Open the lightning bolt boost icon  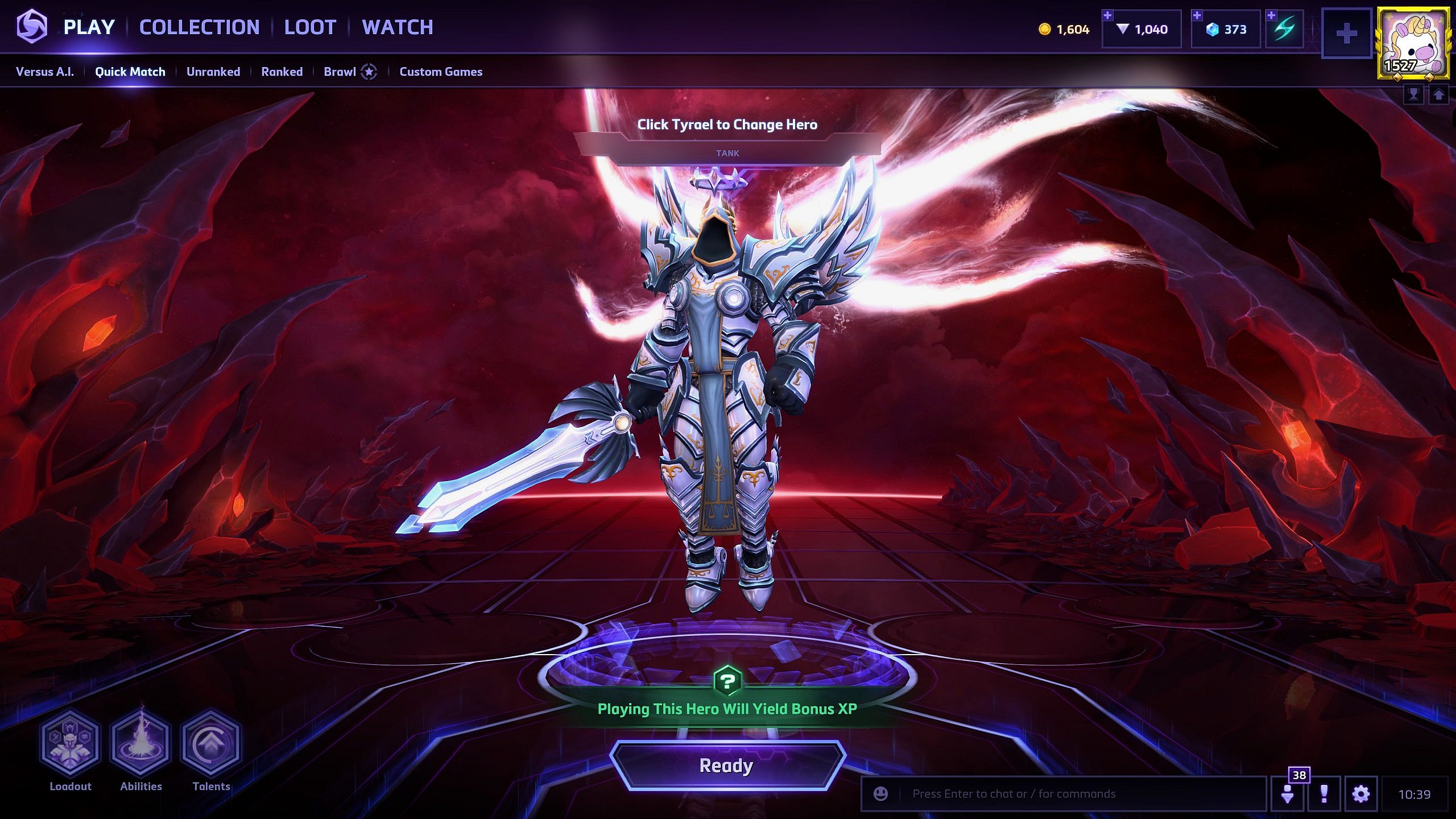[x=1285, y=30]
